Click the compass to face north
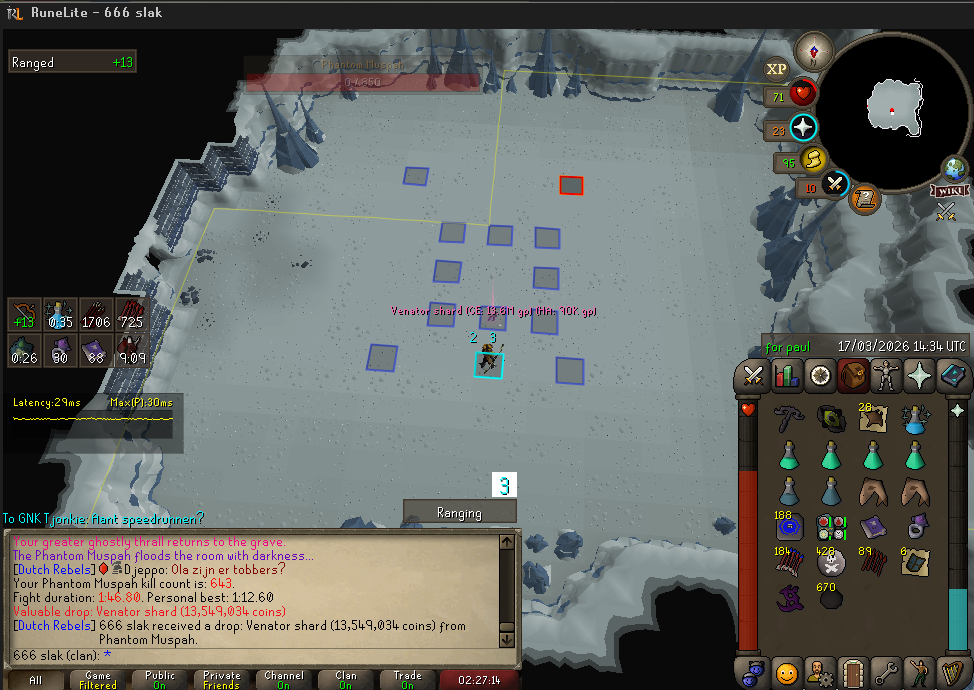The image size is (974, 690). (x=815, y=51)
